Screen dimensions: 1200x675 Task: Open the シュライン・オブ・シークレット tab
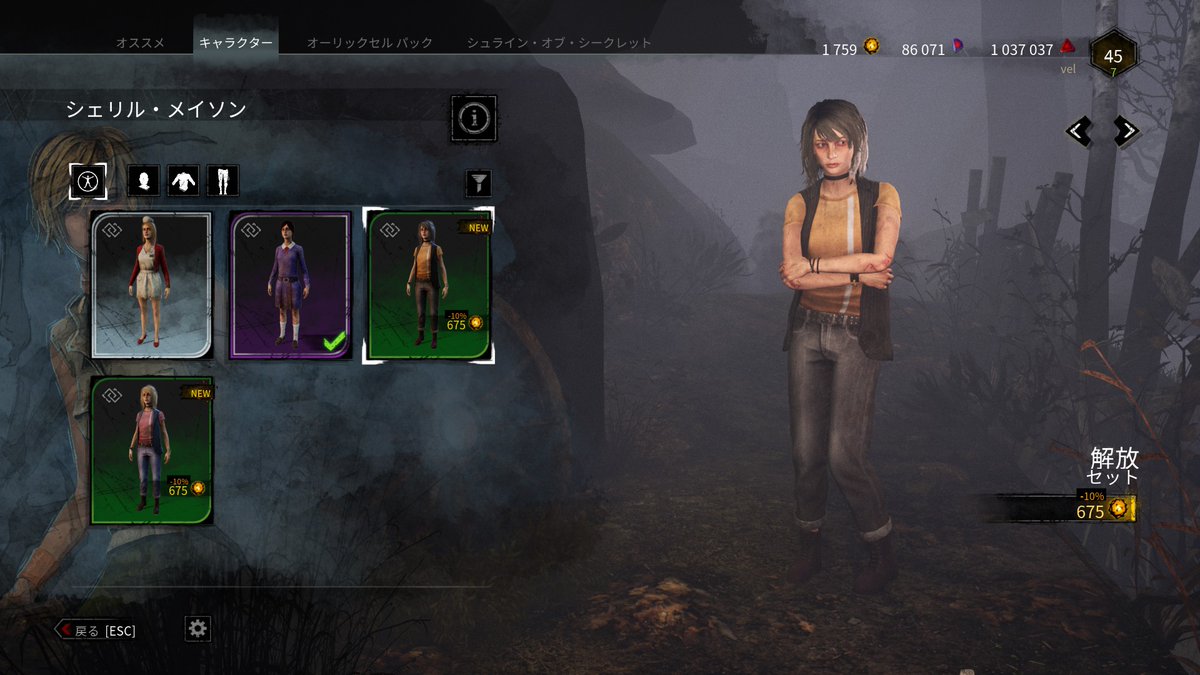click(x=559, y=43)
